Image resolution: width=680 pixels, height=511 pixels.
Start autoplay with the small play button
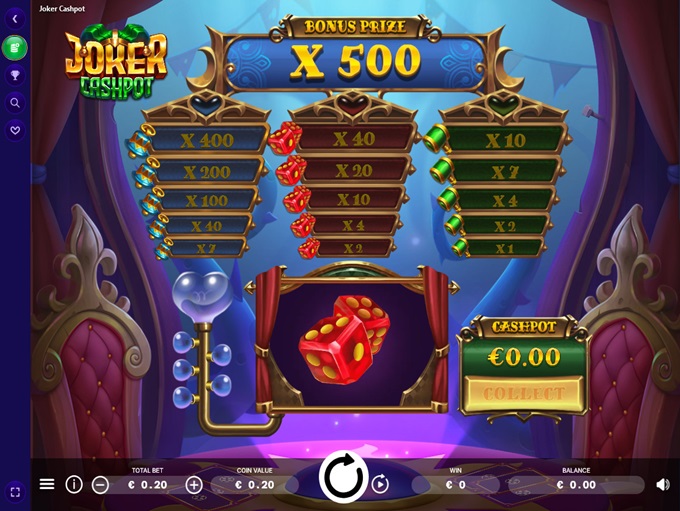tap(380, 485)
